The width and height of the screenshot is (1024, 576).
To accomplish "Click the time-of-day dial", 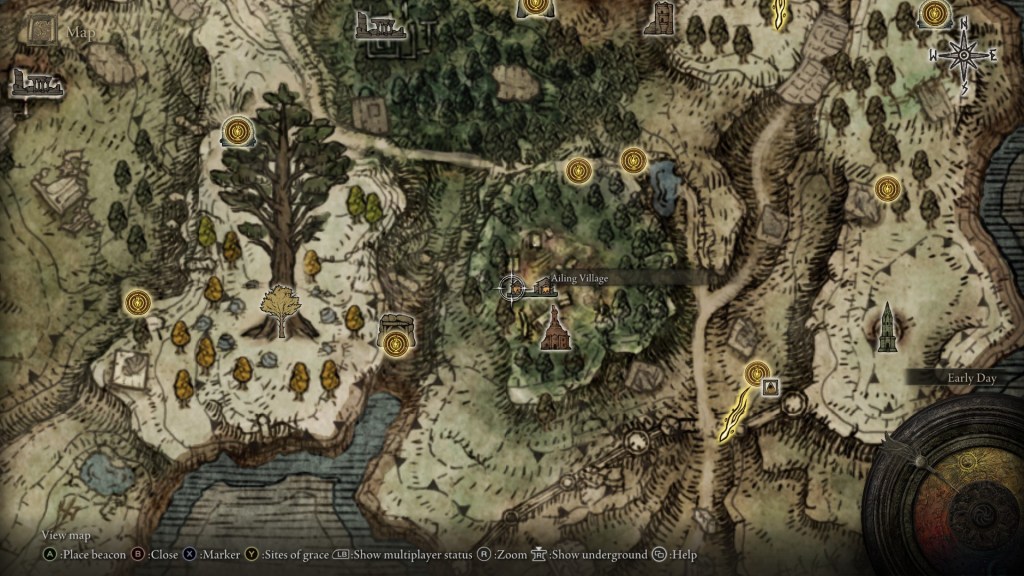I will point(958,490).
